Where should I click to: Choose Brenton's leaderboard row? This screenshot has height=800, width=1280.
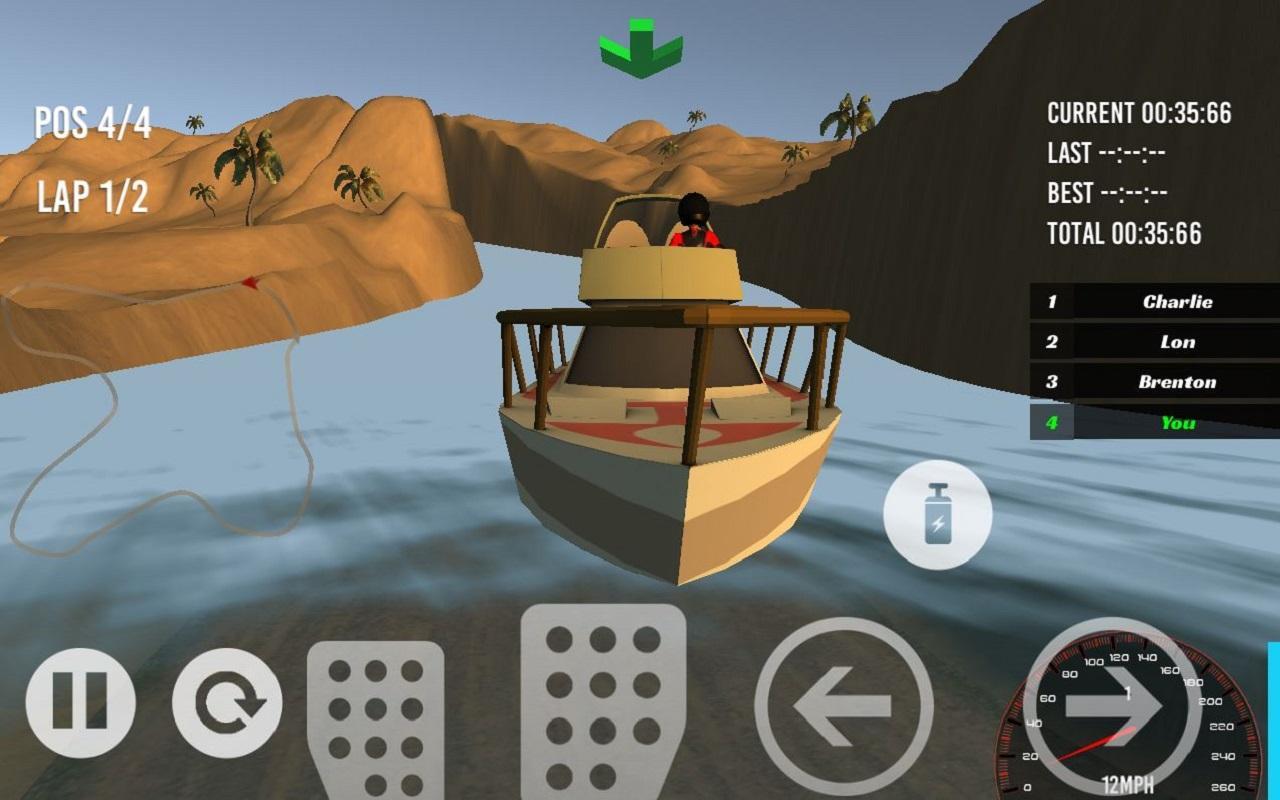(1155, 381)
